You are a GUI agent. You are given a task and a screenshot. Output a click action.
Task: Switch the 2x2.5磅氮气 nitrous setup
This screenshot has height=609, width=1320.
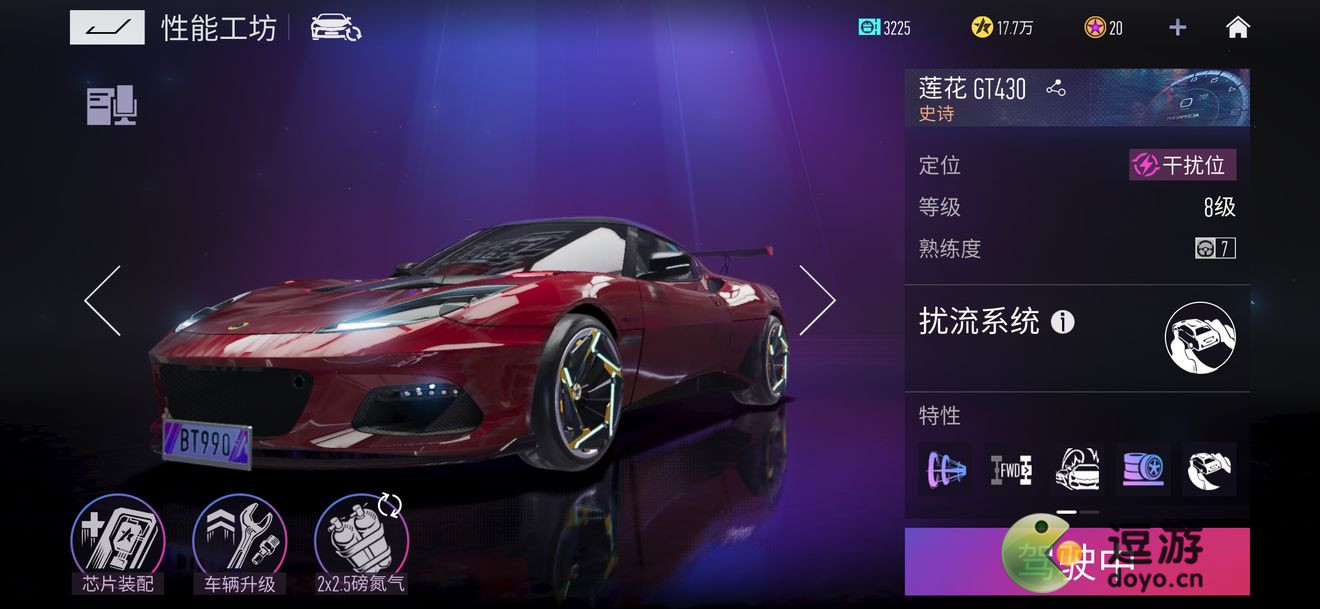[x=361, y=545]
